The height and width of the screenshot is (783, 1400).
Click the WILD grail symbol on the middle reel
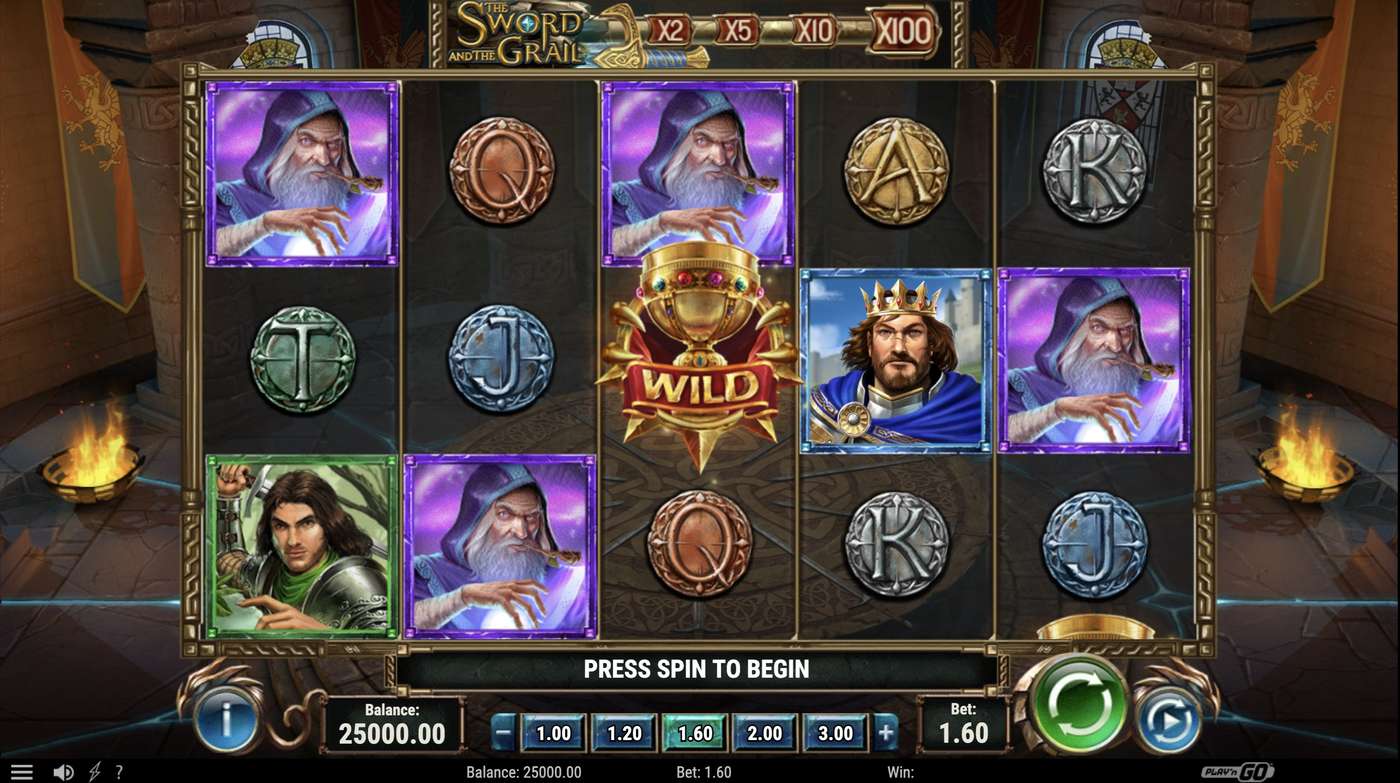(698, 360)
